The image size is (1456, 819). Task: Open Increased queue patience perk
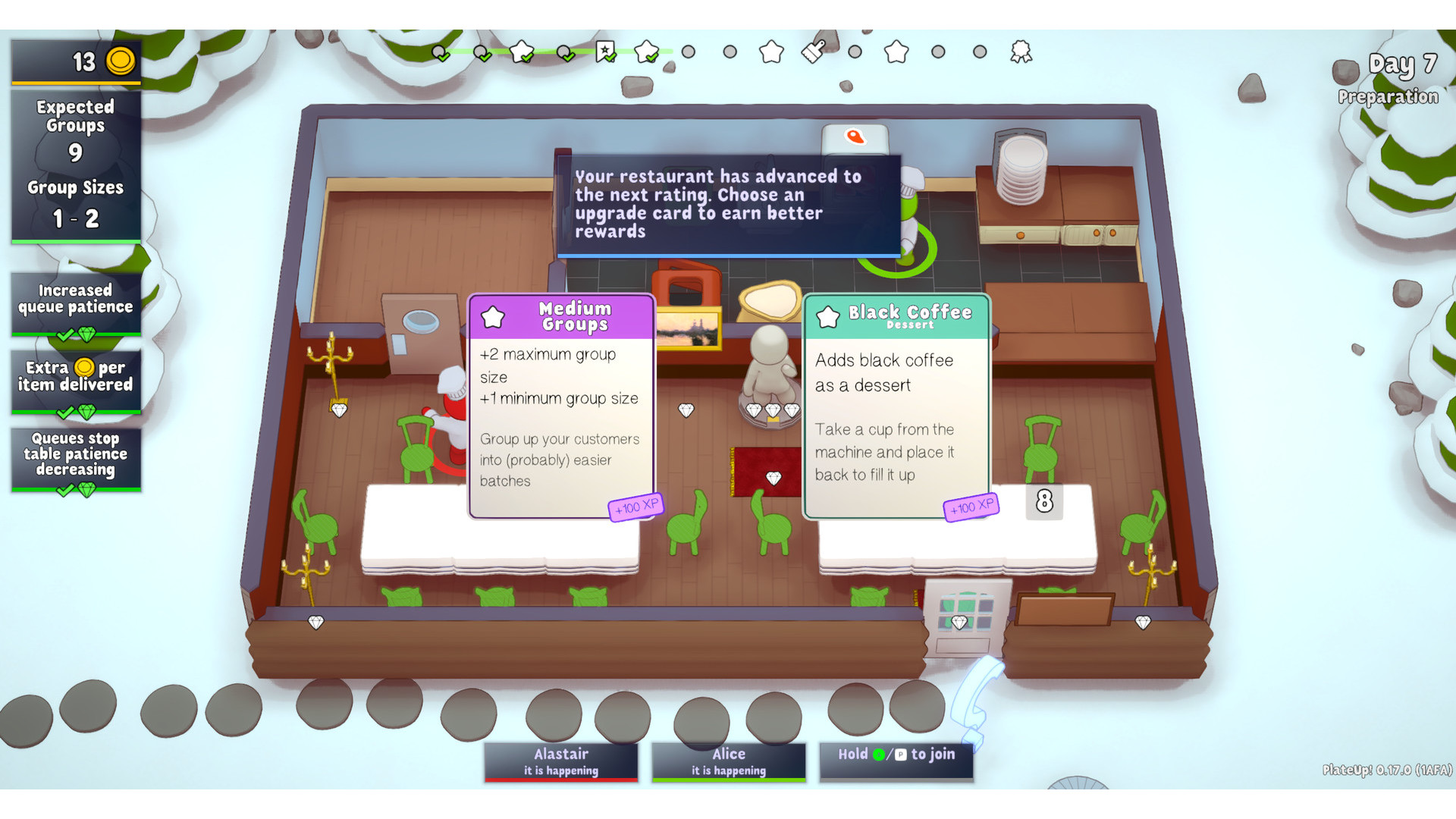pos(76,303)
